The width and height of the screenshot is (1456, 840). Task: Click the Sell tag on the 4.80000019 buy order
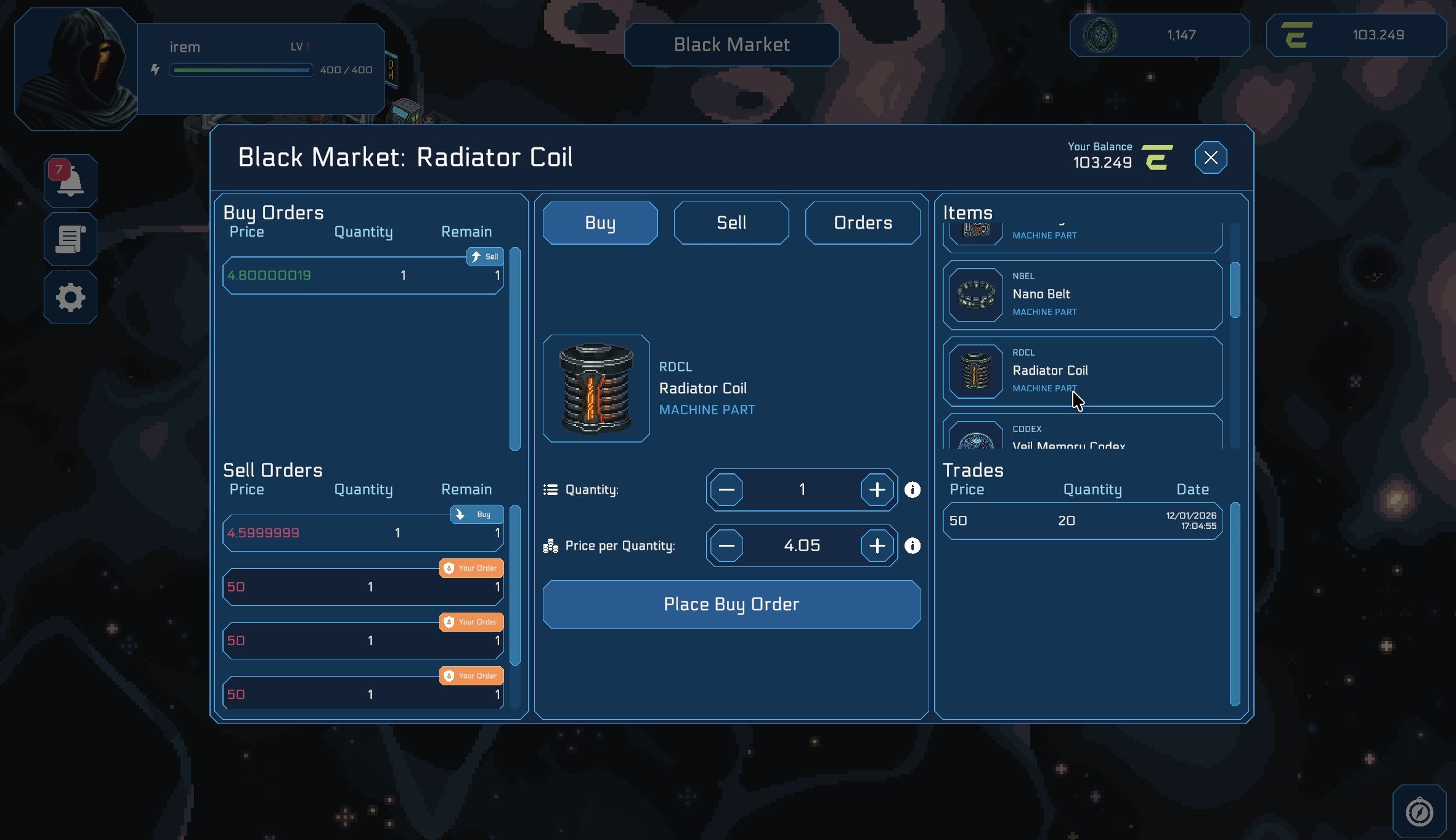pos(485,257)
